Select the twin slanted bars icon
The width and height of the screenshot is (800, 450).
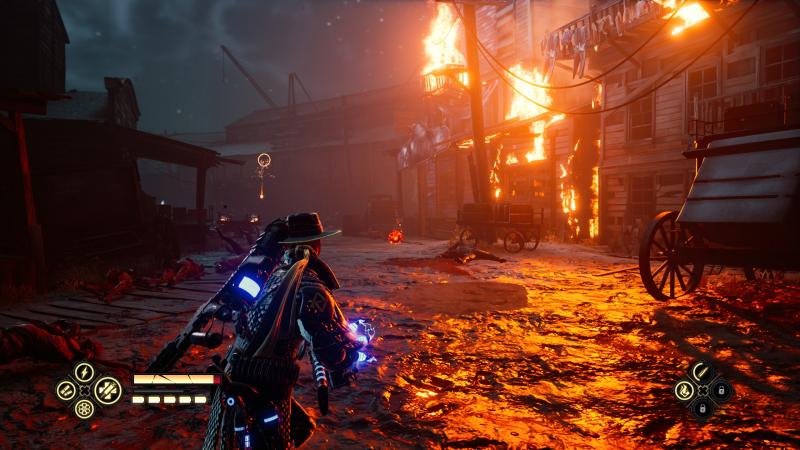pyautogui.click(x=66, y=391)
